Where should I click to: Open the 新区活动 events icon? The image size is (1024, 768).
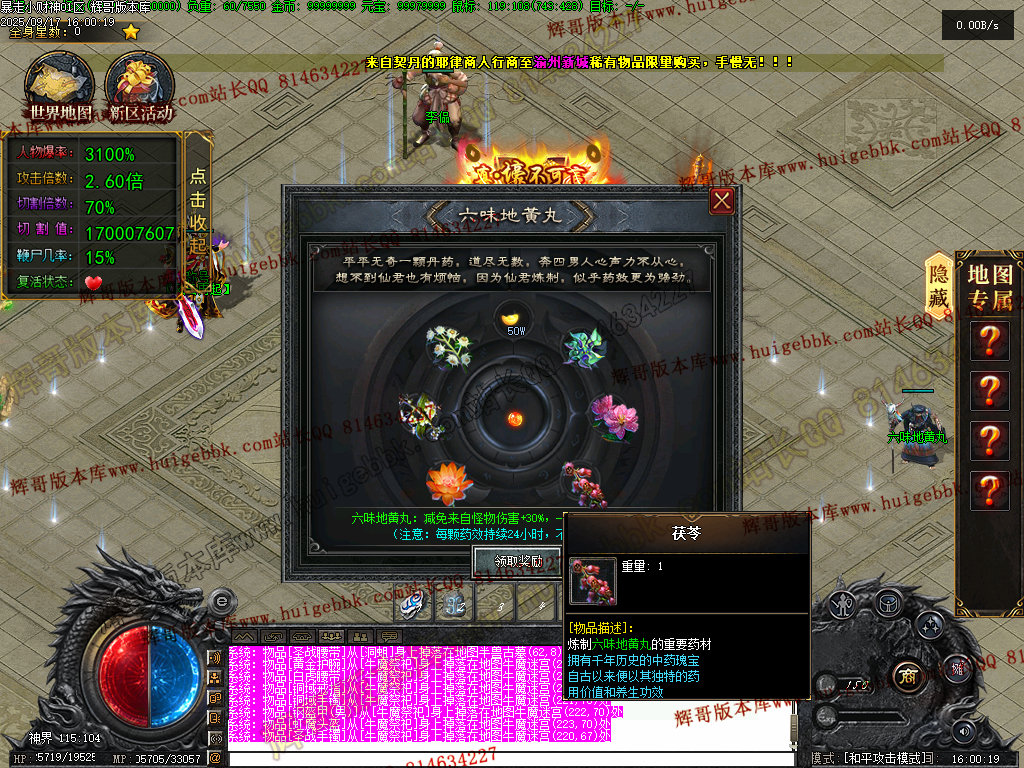[x=140, y=87]
